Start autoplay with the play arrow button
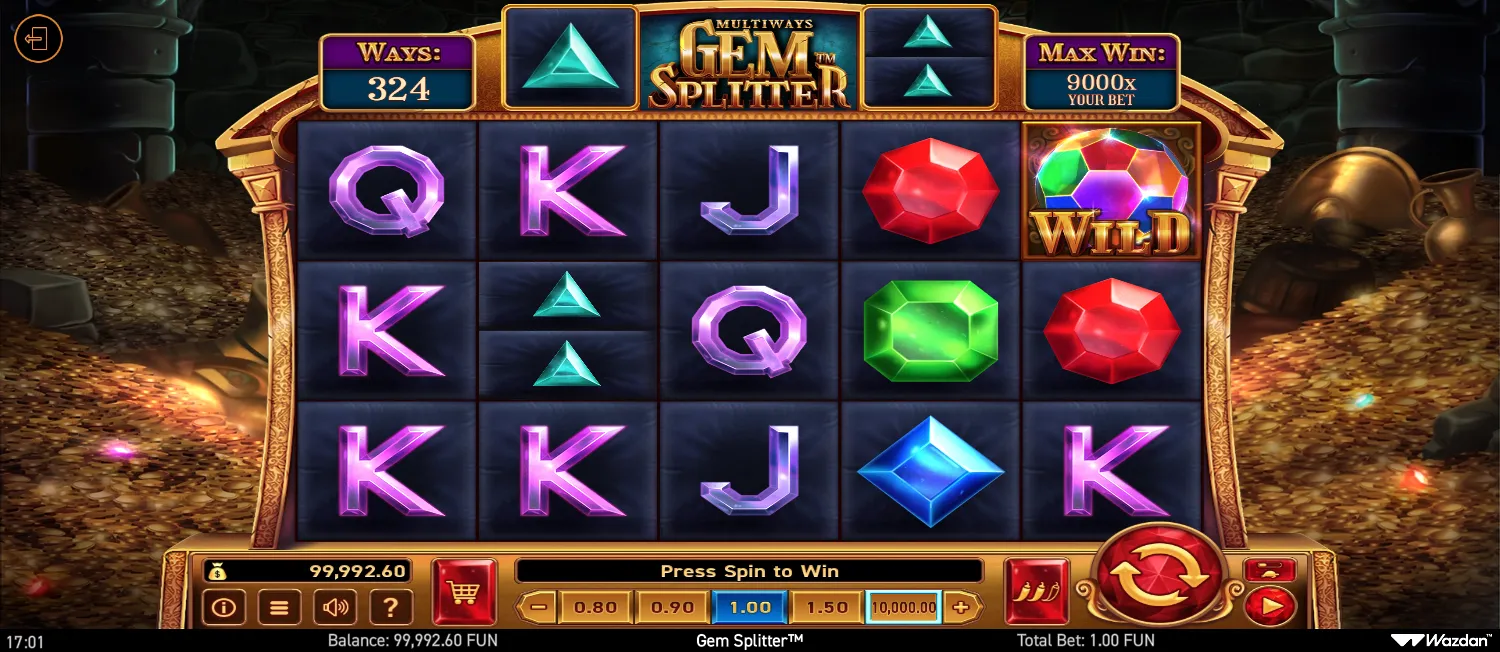Viewport: 1500px width, 652px height. pyautogui.click(x=1270, y=605)
